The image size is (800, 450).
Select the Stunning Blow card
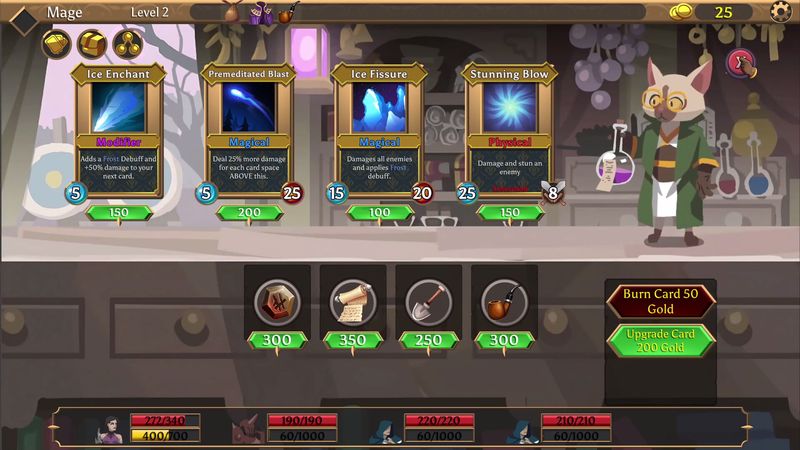508,130
